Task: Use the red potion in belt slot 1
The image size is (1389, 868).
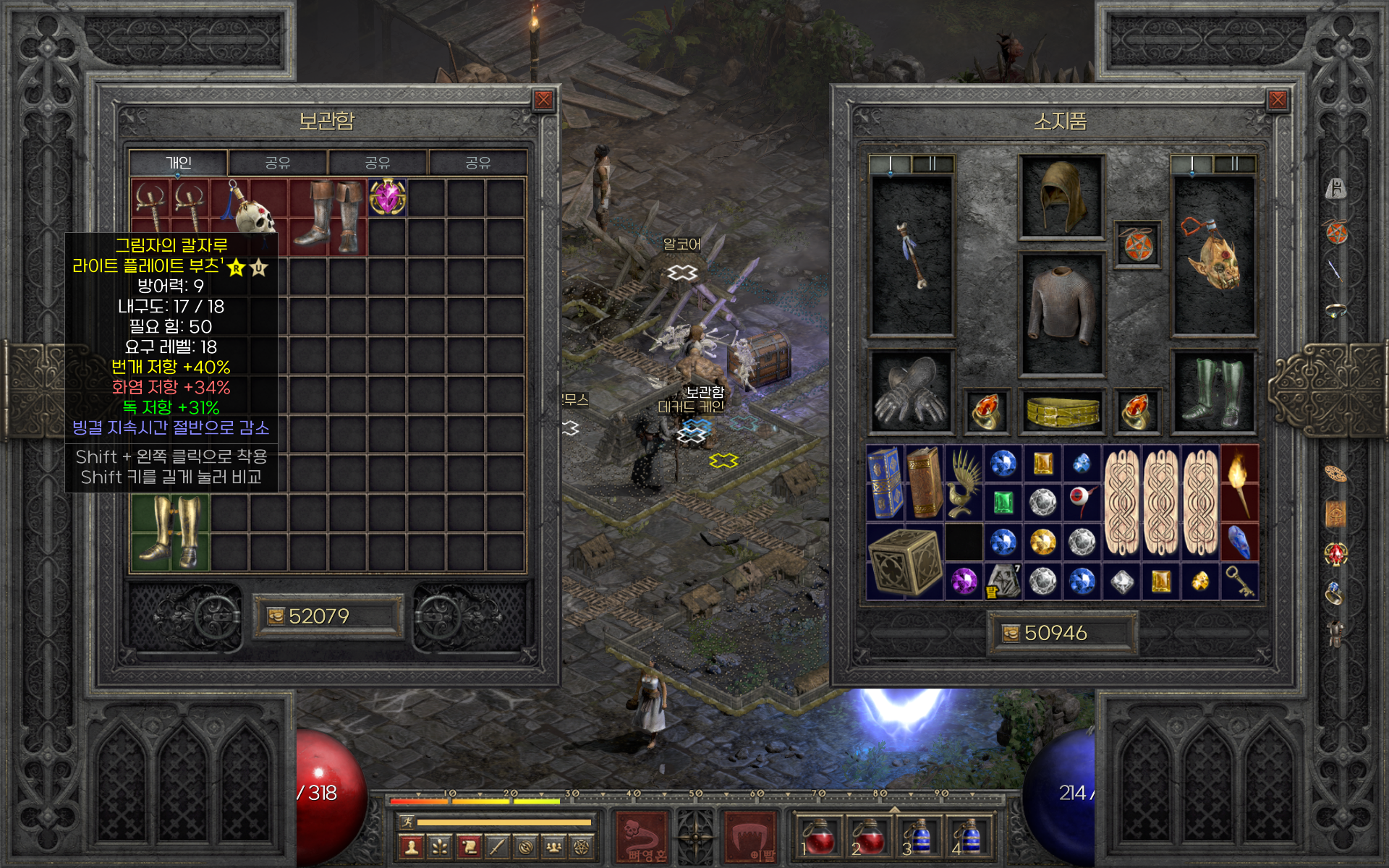Action: tap(817, 838)
